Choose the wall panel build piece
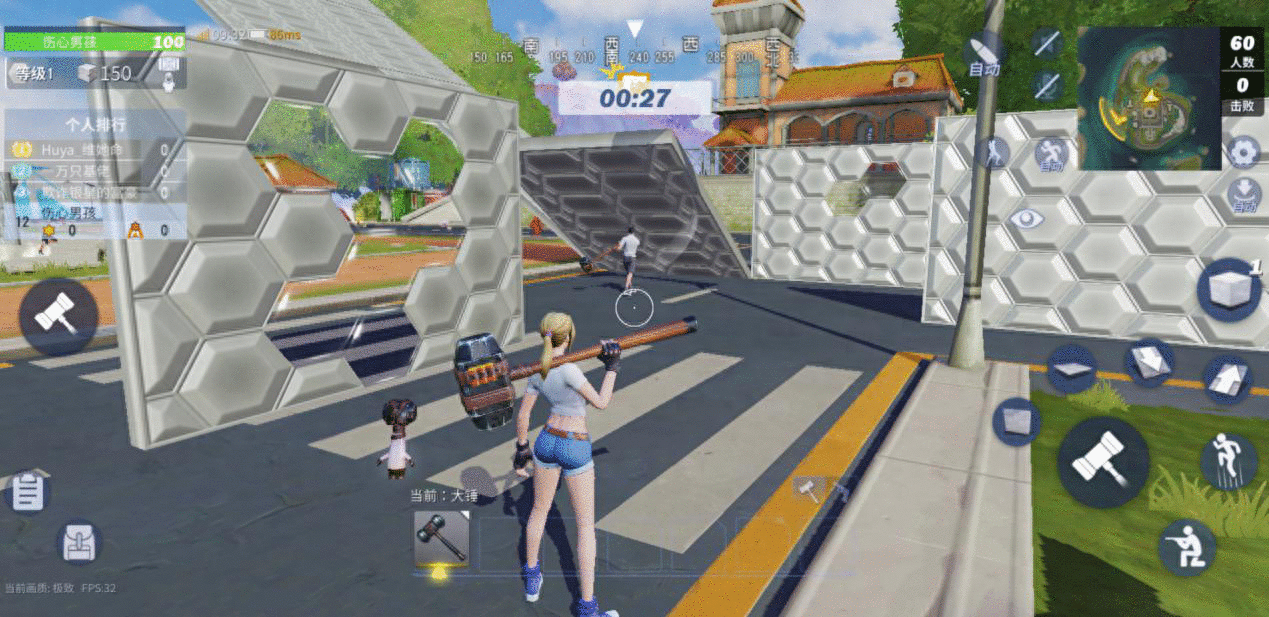1269x617 pixels. click(x=1017, y=421)
